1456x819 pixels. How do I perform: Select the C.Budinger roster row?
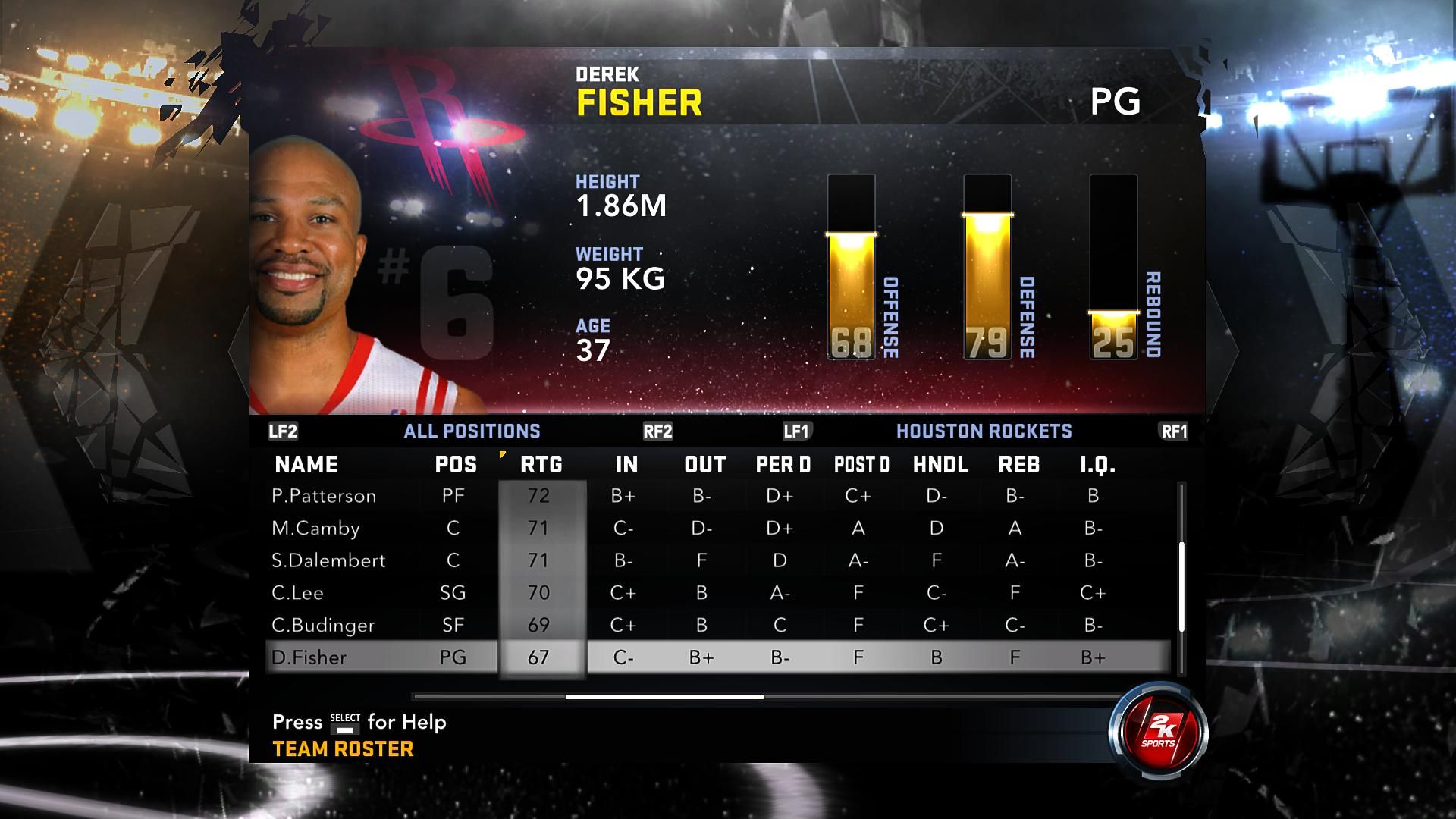323,626
